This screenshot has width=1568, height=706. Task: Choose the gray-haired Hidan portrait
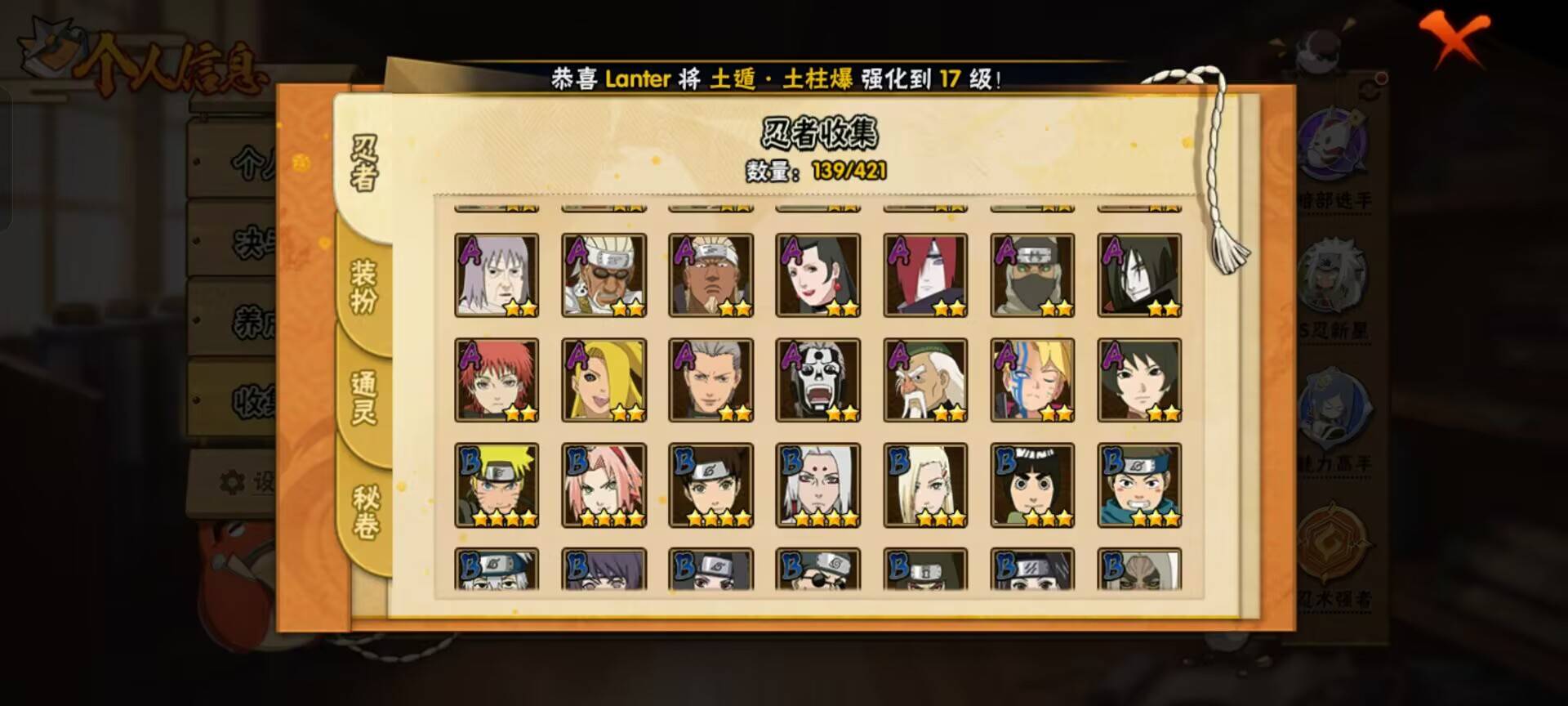click(x=710, y=381)
